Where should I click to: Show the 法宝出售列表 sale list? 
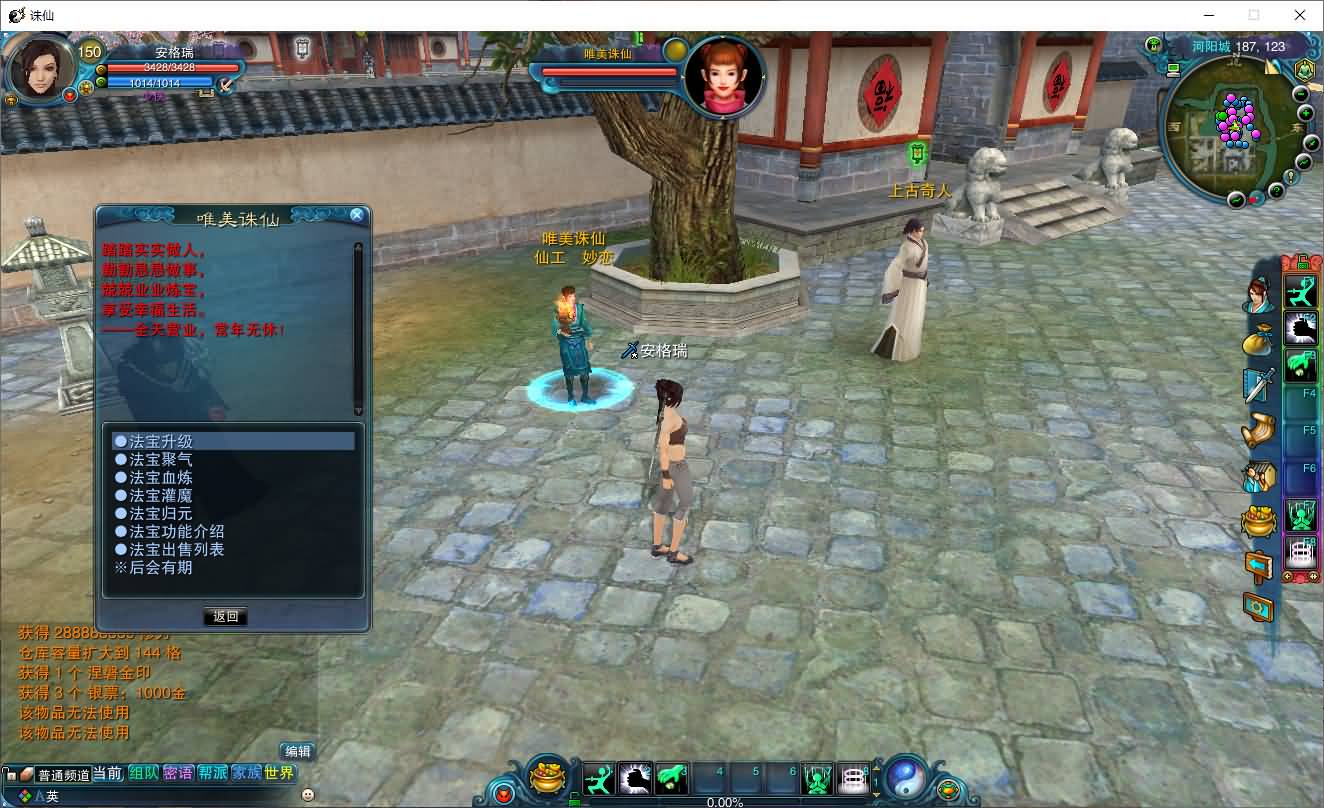coord(176,549)
